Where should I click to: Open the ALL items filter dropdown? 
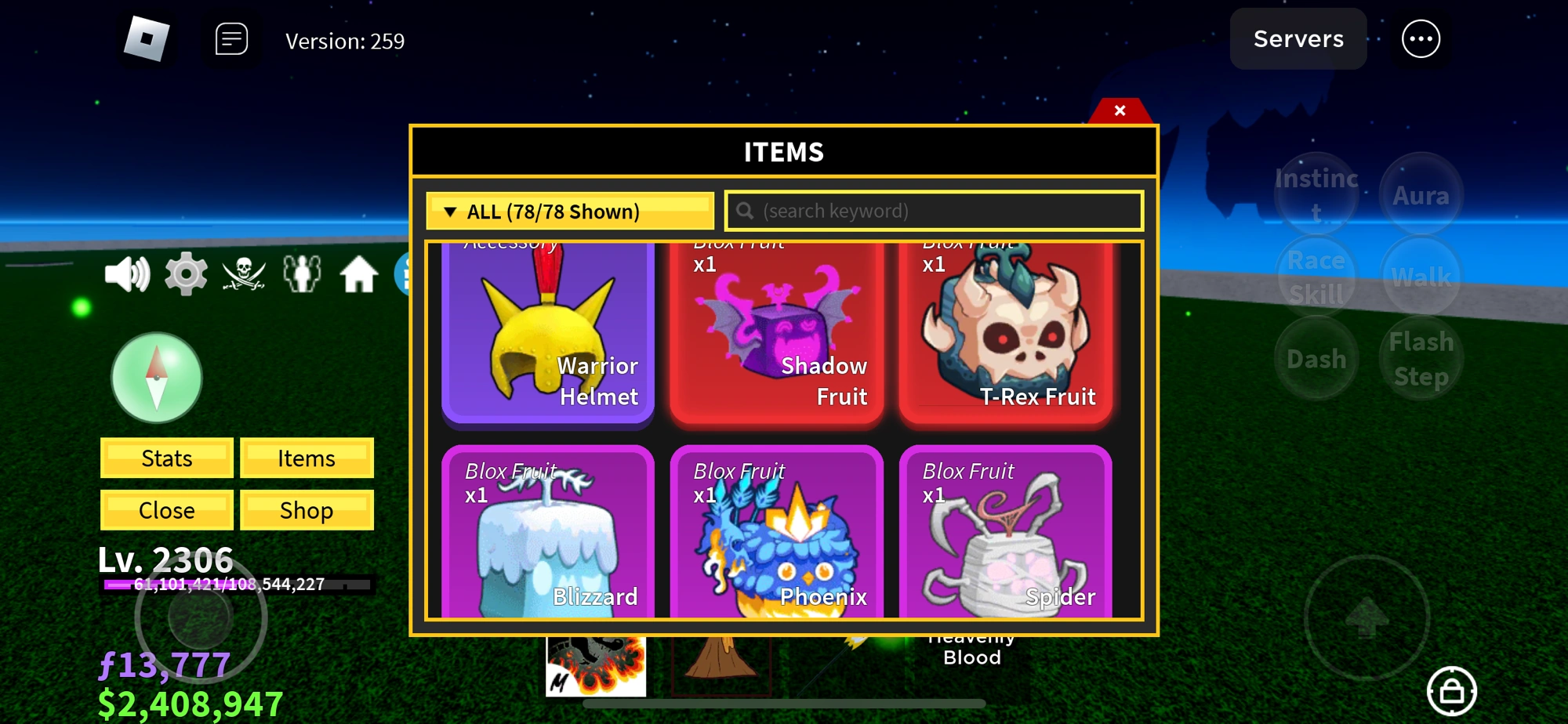coord(570,211)
